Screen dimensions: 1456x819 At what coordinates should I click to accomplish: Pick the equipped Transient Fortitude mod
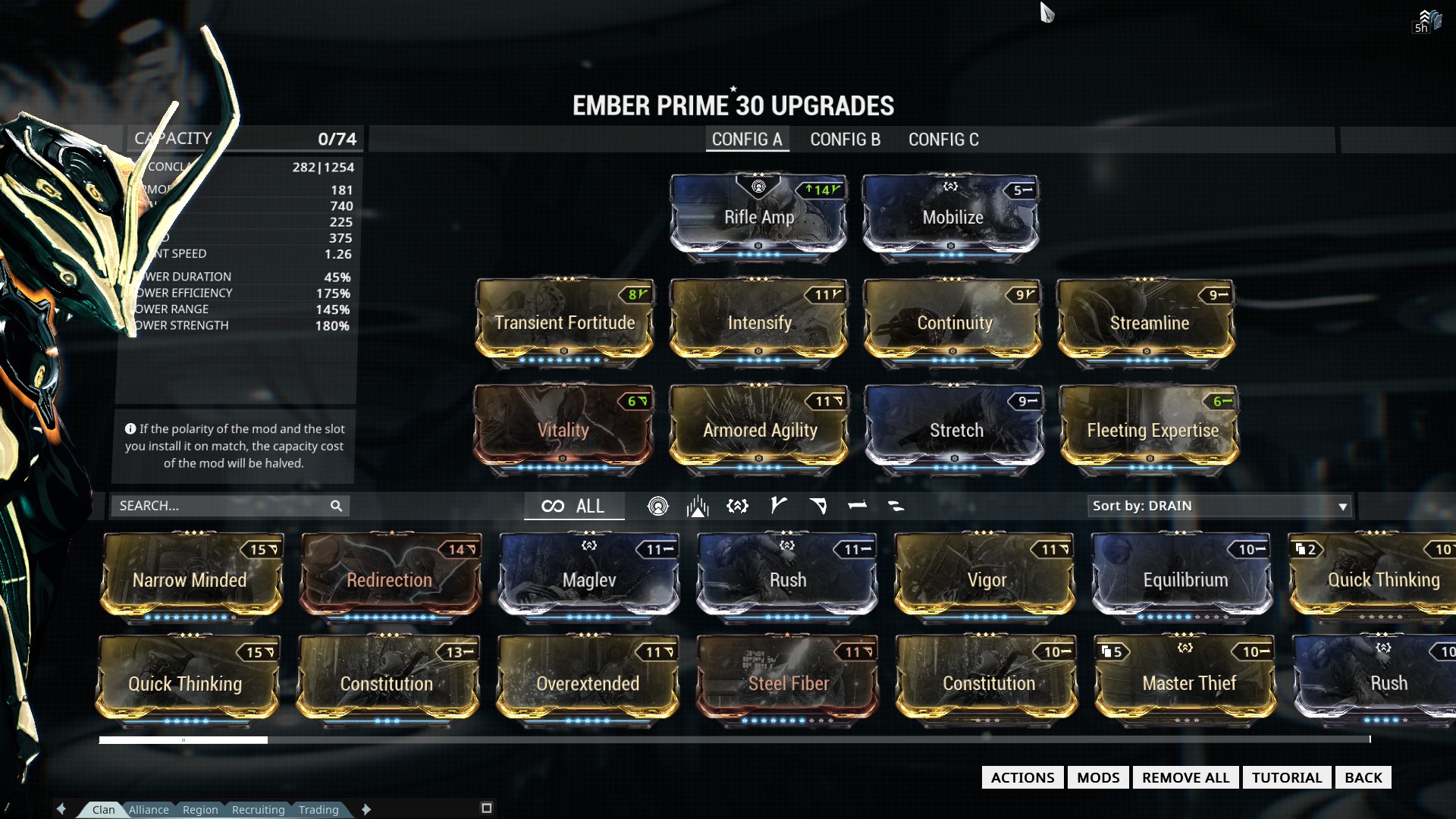[564, 322]
